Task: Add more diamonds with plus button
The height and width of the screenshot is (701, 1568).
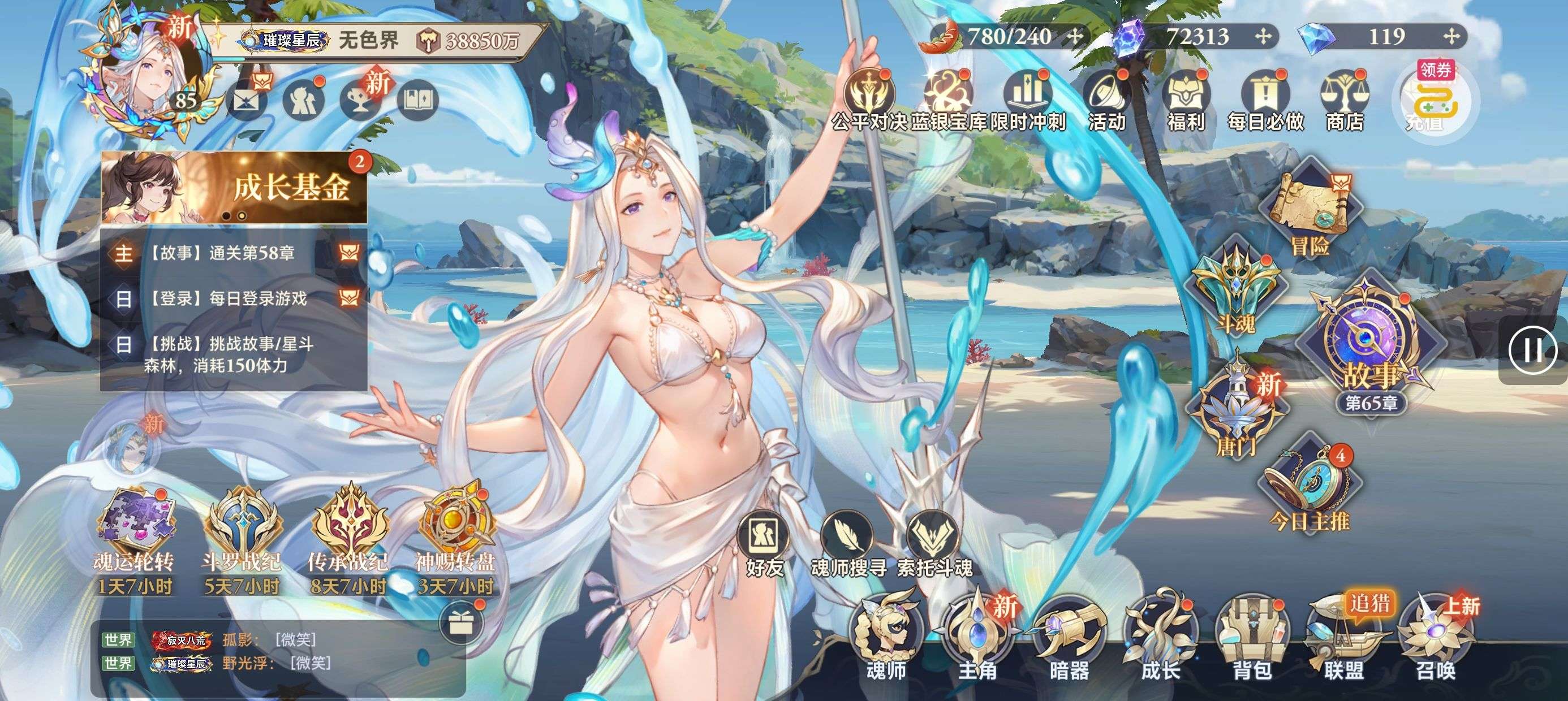Action: click(x=1451, y=37)
